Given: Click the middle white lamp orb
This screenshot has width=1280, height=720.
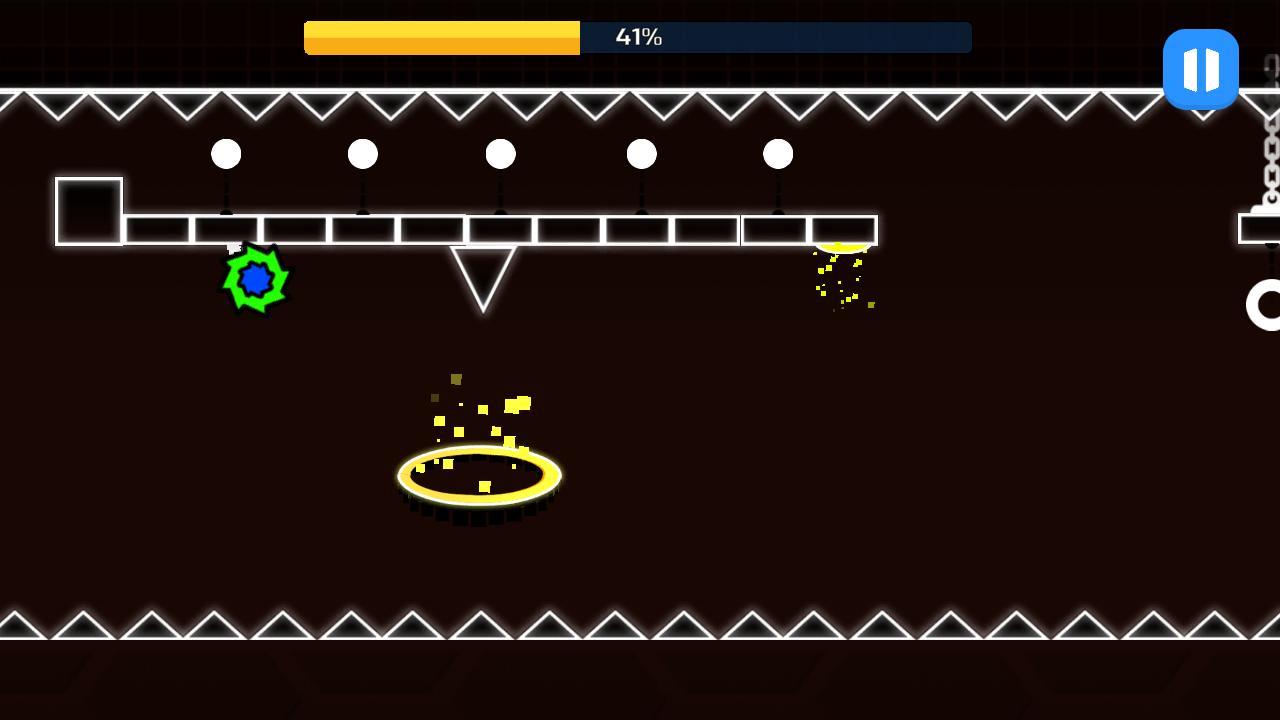Looking at the screenshot, I should tap(500, 153).
